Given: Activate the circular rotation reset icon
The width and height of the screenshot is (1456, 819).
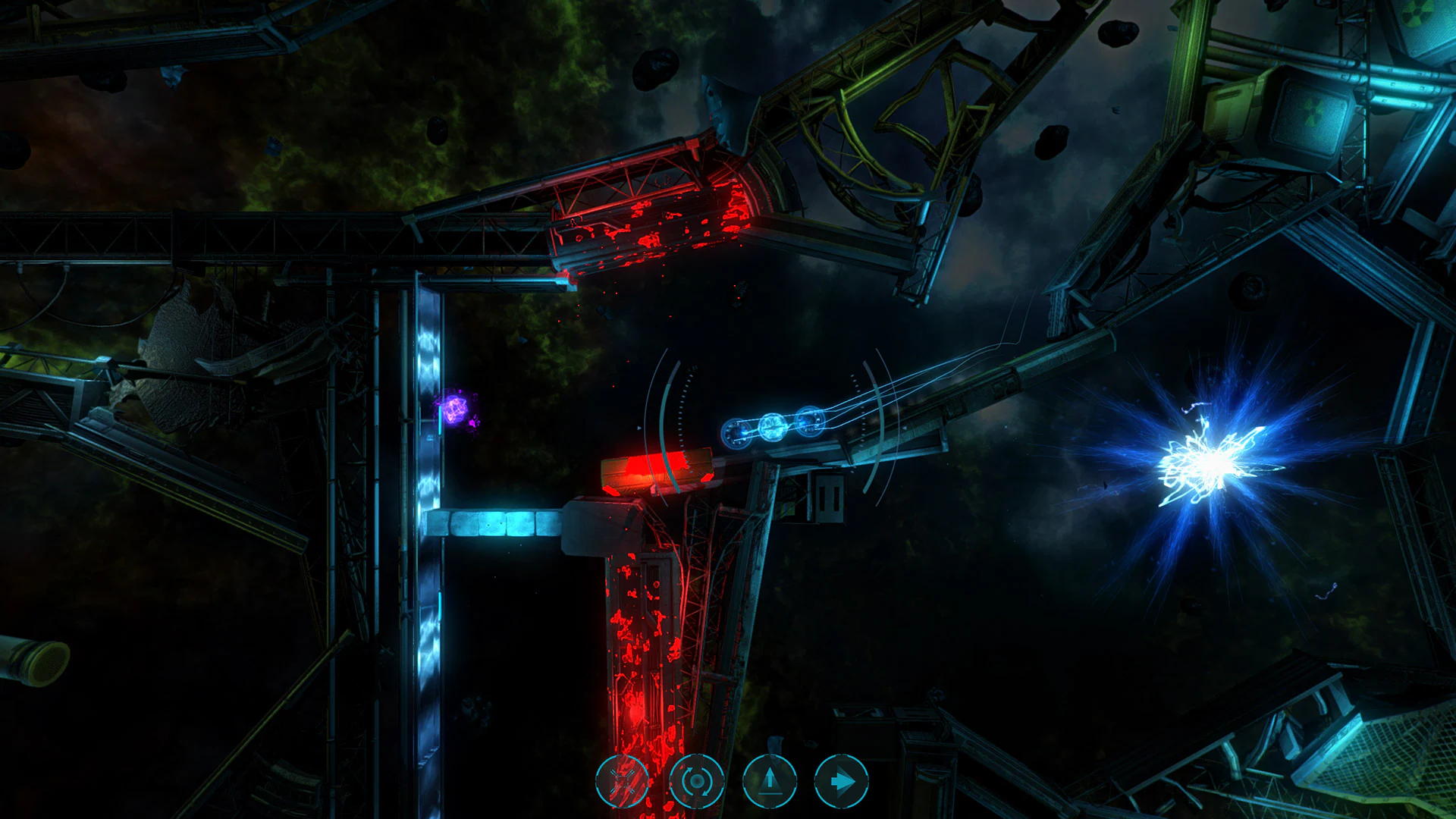Looking at the screenshot, I should click(x=698, y=781).
